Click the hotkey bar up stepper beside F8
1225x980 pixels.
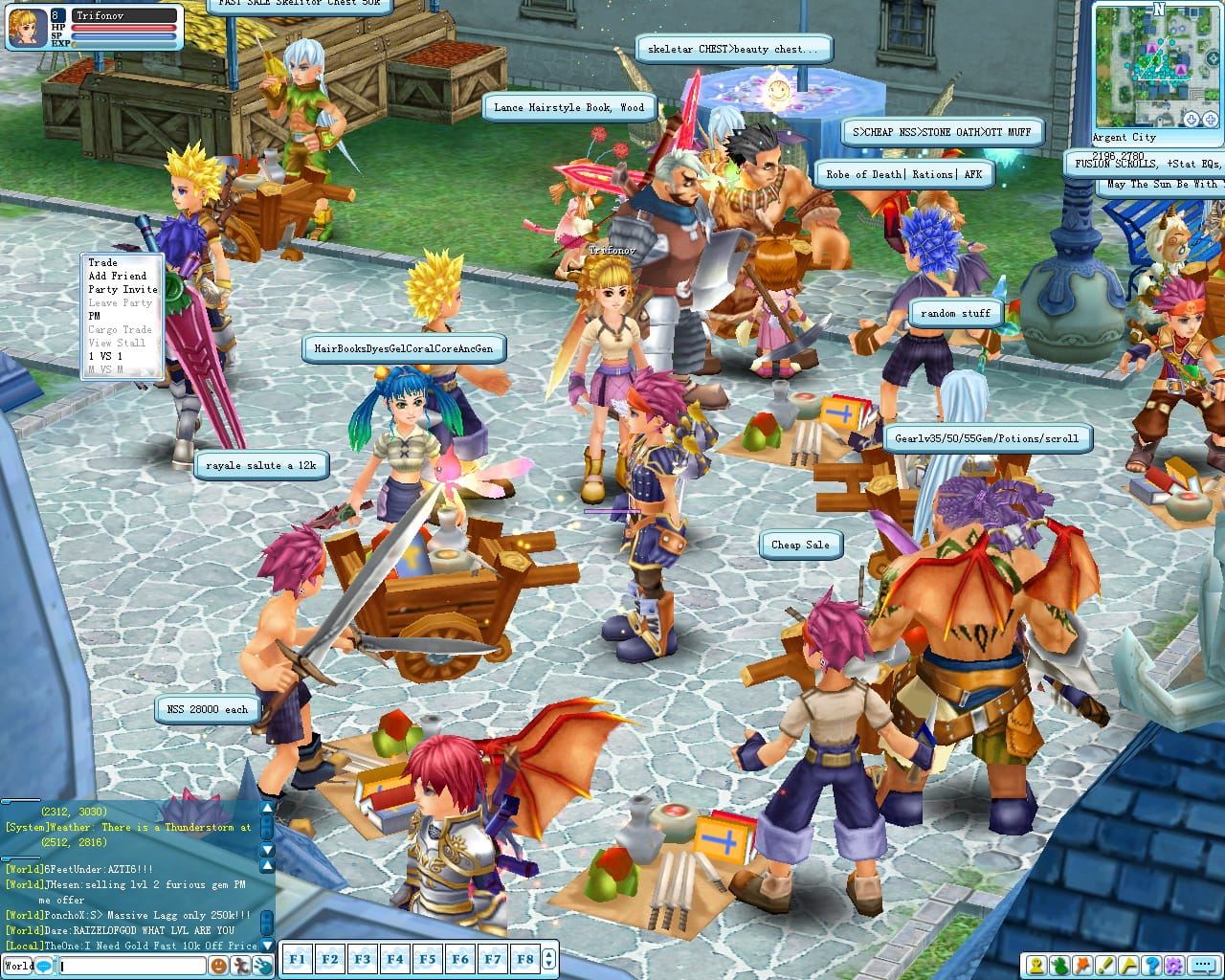pos(548,953)
